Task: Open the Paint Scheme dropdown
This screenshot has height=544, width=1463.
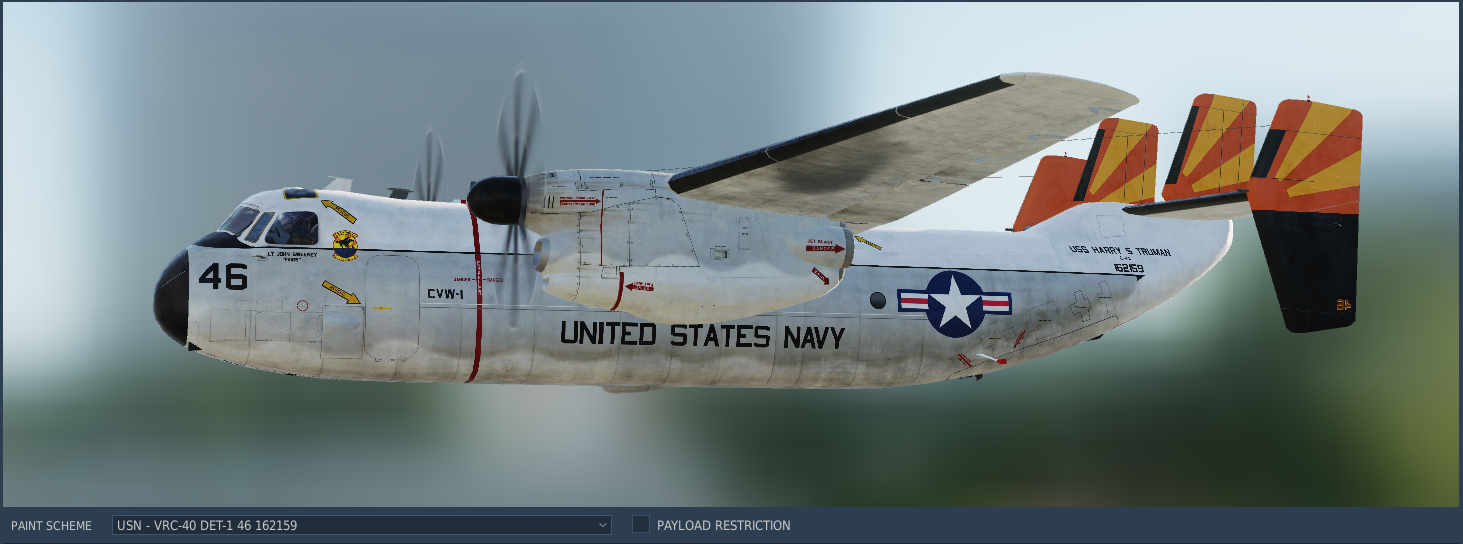Action: coord(361,525)
